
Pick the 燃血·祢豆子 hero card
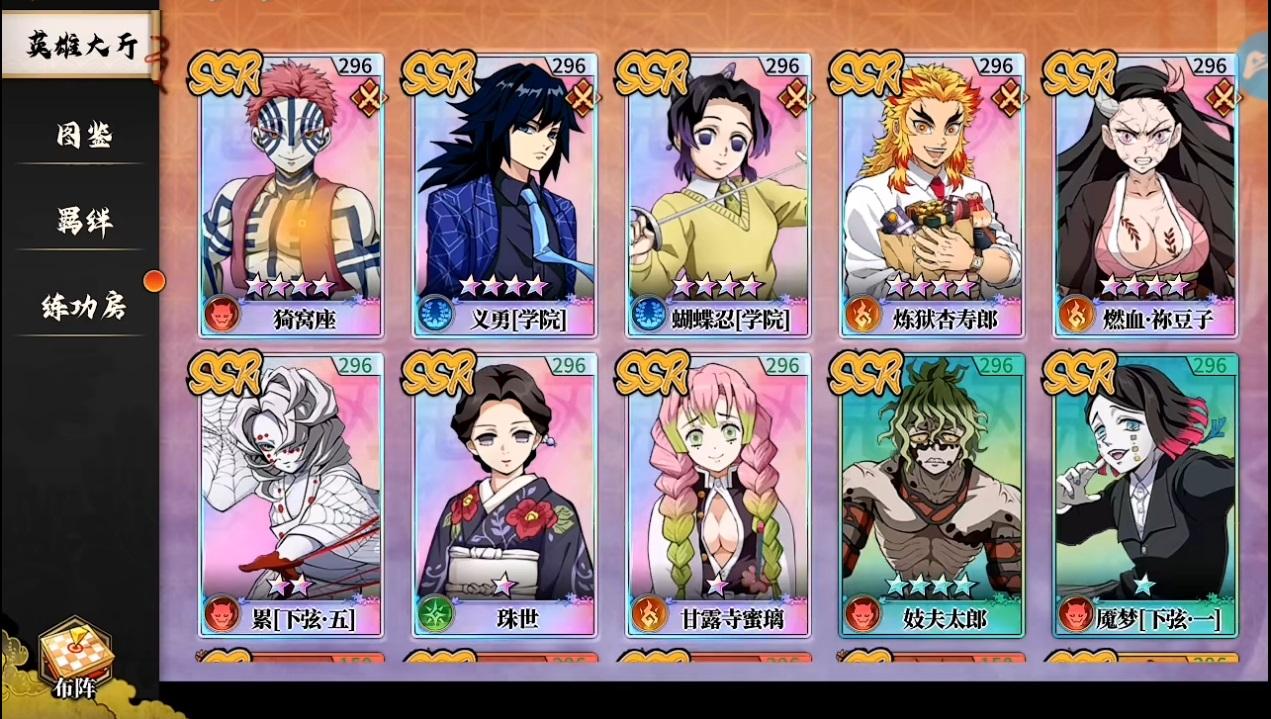pos(1146,195)
